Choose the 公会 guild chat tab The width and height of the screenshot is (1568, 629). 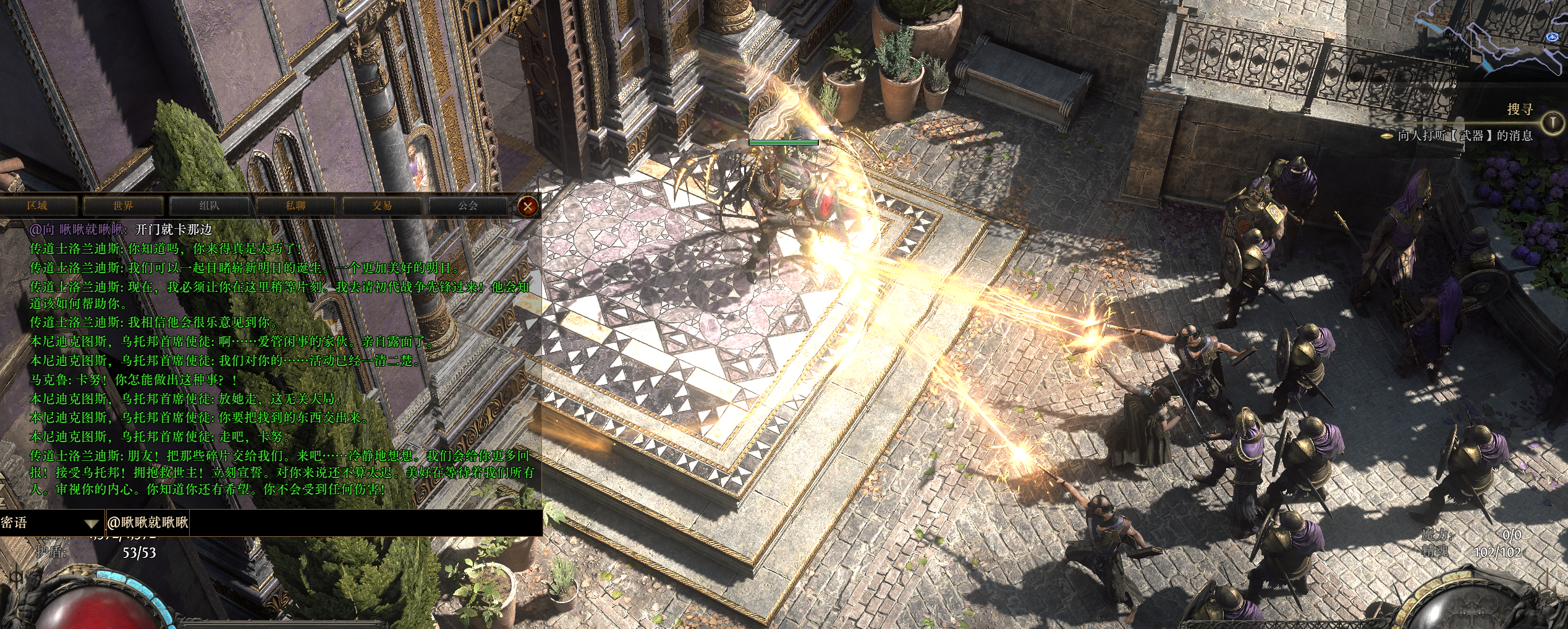pos(467,206)
